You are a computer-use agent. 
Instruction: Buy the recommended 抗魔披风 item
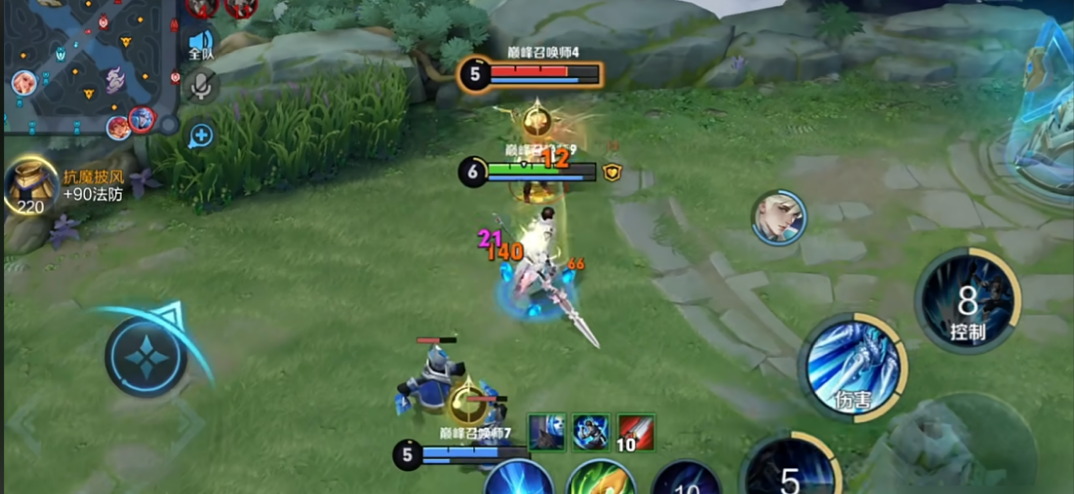[31, 187]
